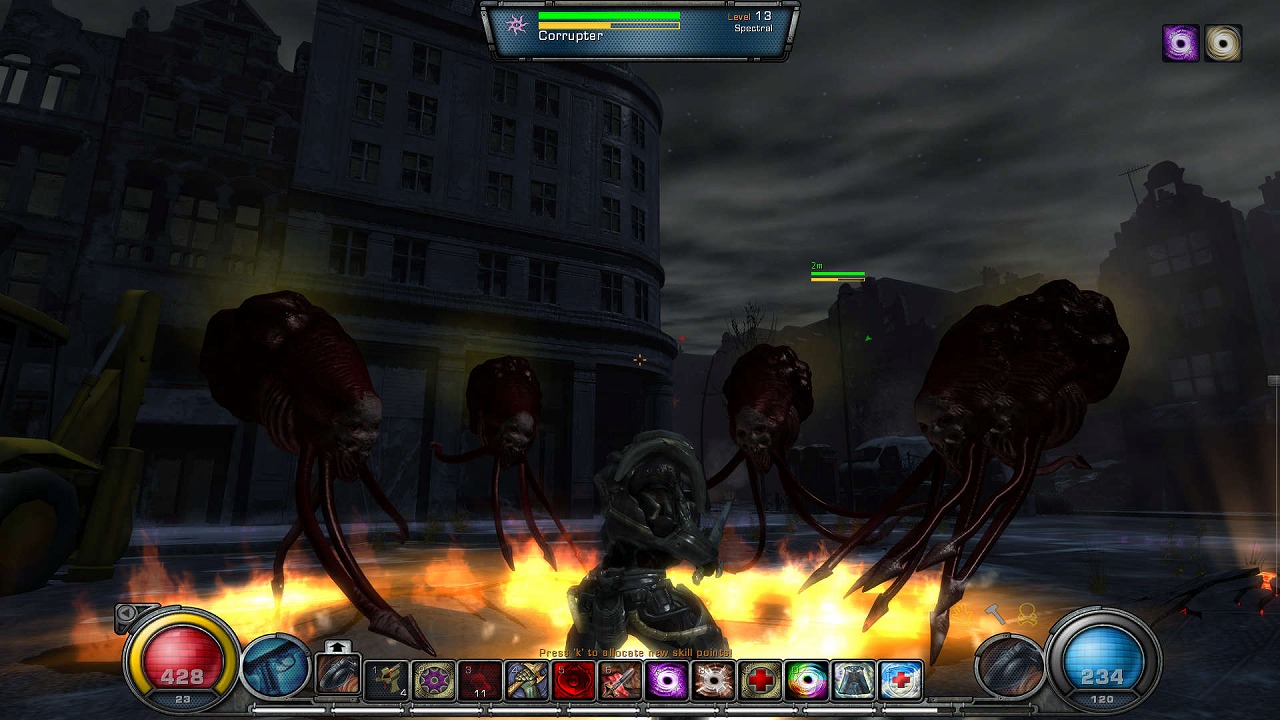
Task: Trigger the red rose swirl skill
Action: point(573,681)
